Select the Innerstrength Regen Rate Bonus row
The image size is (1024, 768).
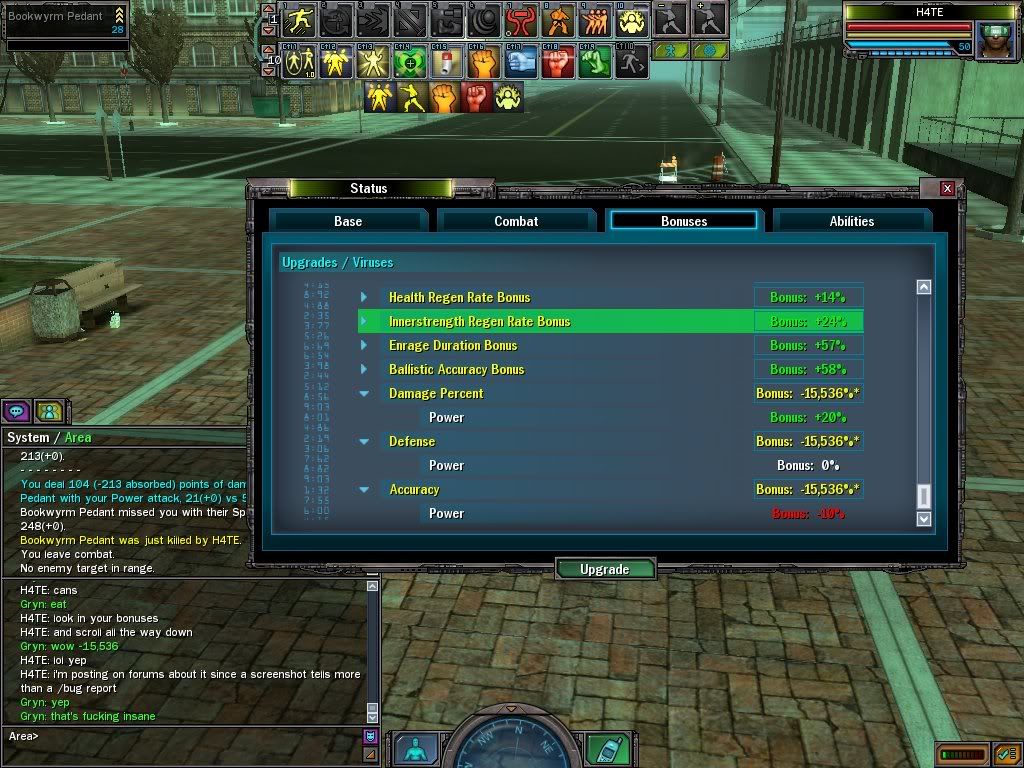(479, 321)
